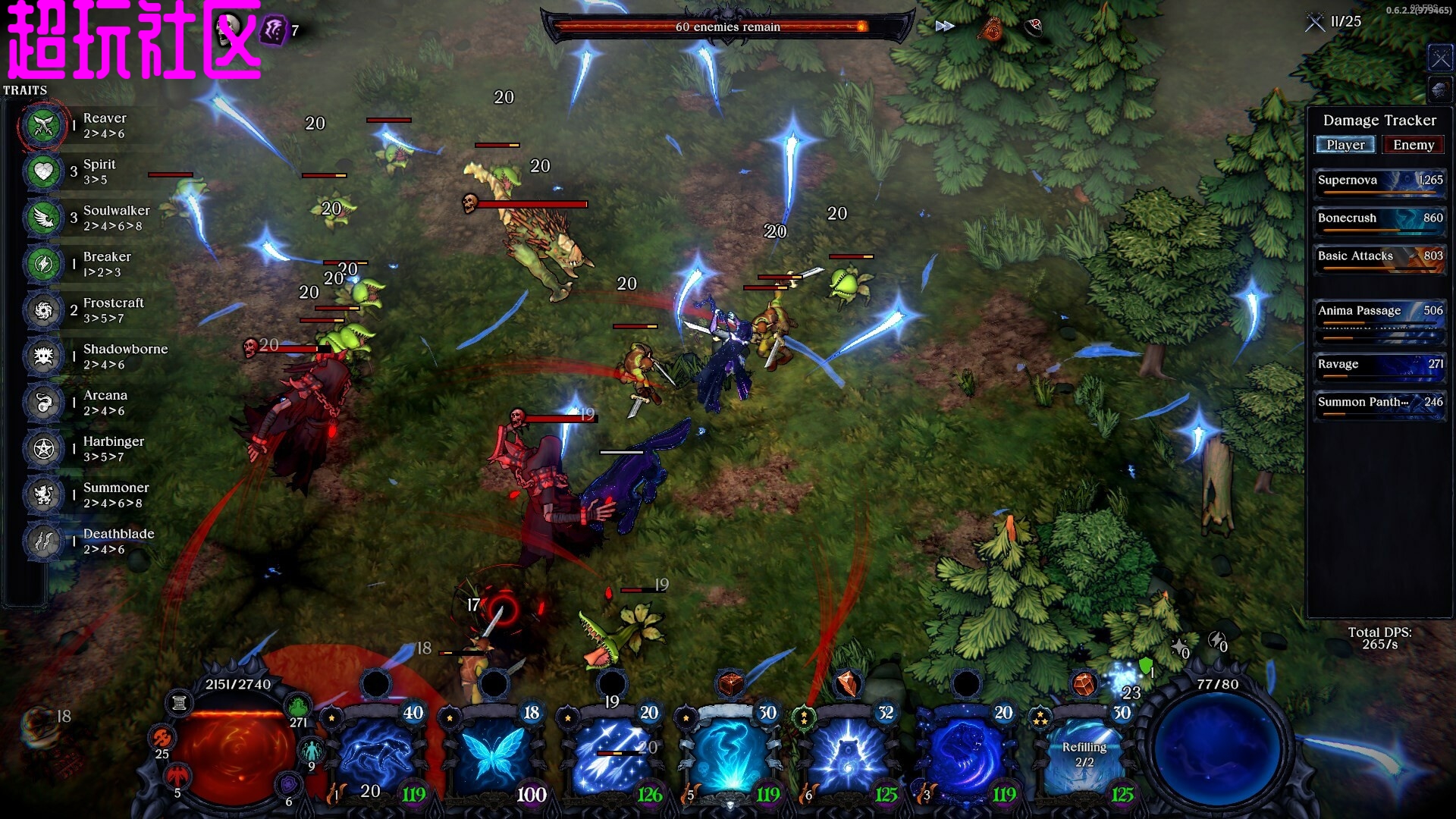Click the Deathblade trait icon
Screen dimensions: 1456x819
43,541
